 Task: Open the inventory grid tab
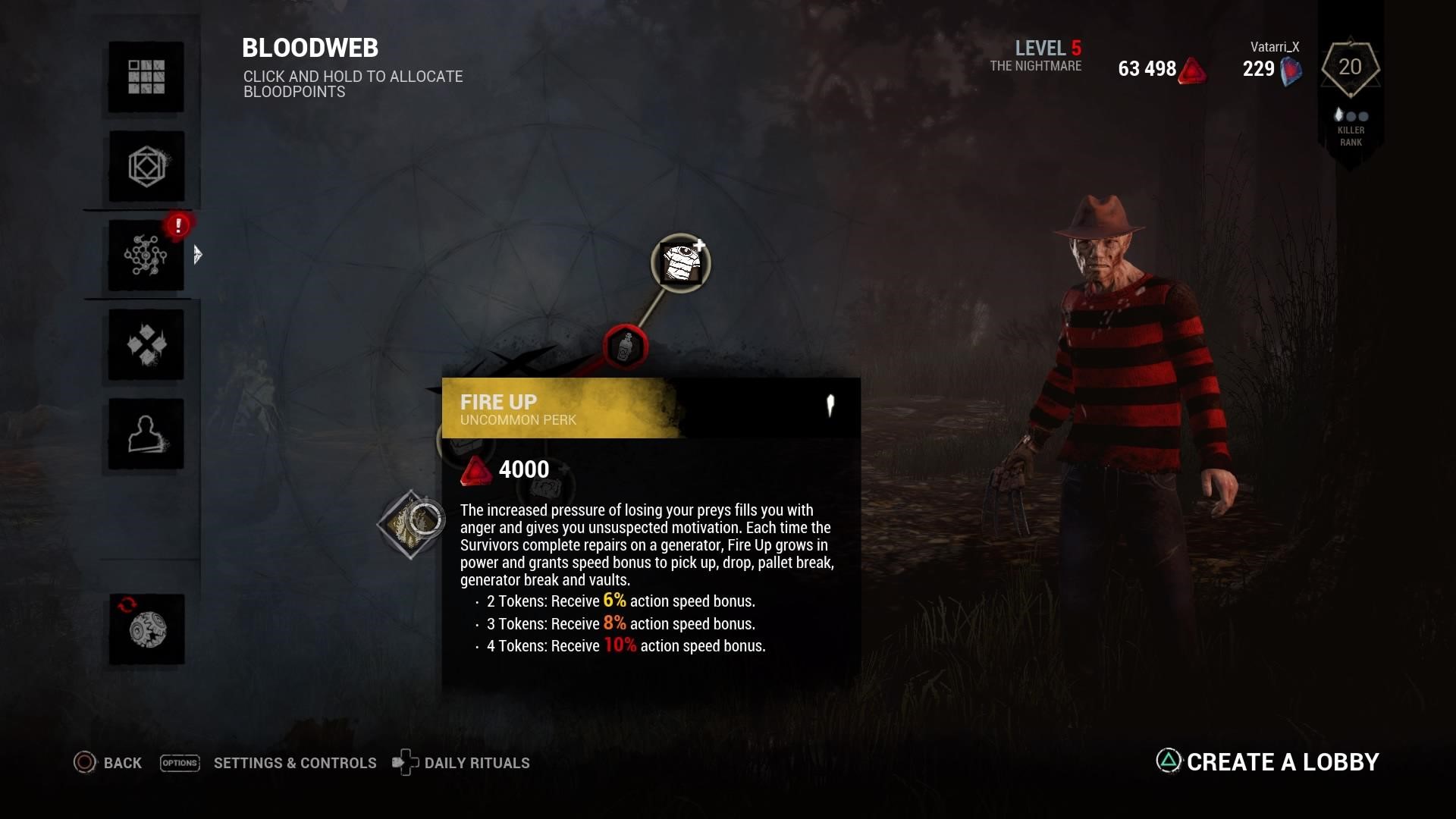tap(146, 77)
